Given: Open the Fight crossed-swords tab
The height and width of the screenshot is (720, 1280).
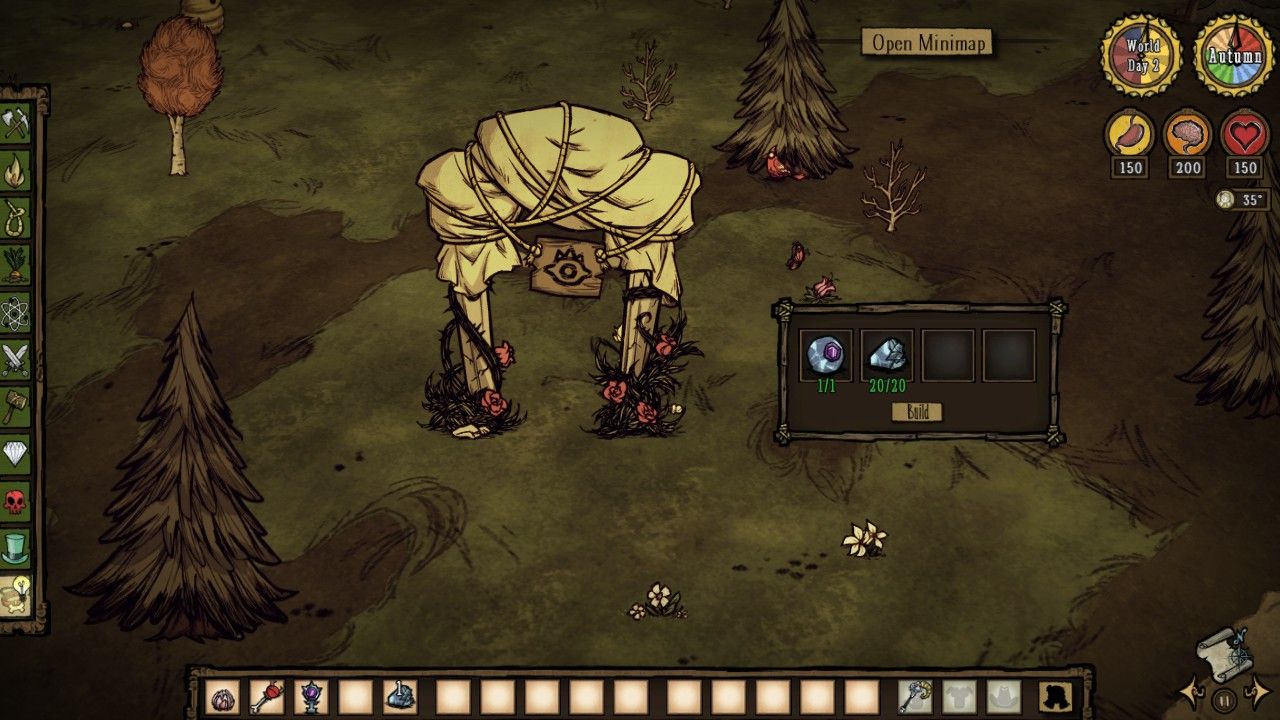Looking at the screenshot, I should click(x=15, y=358).
